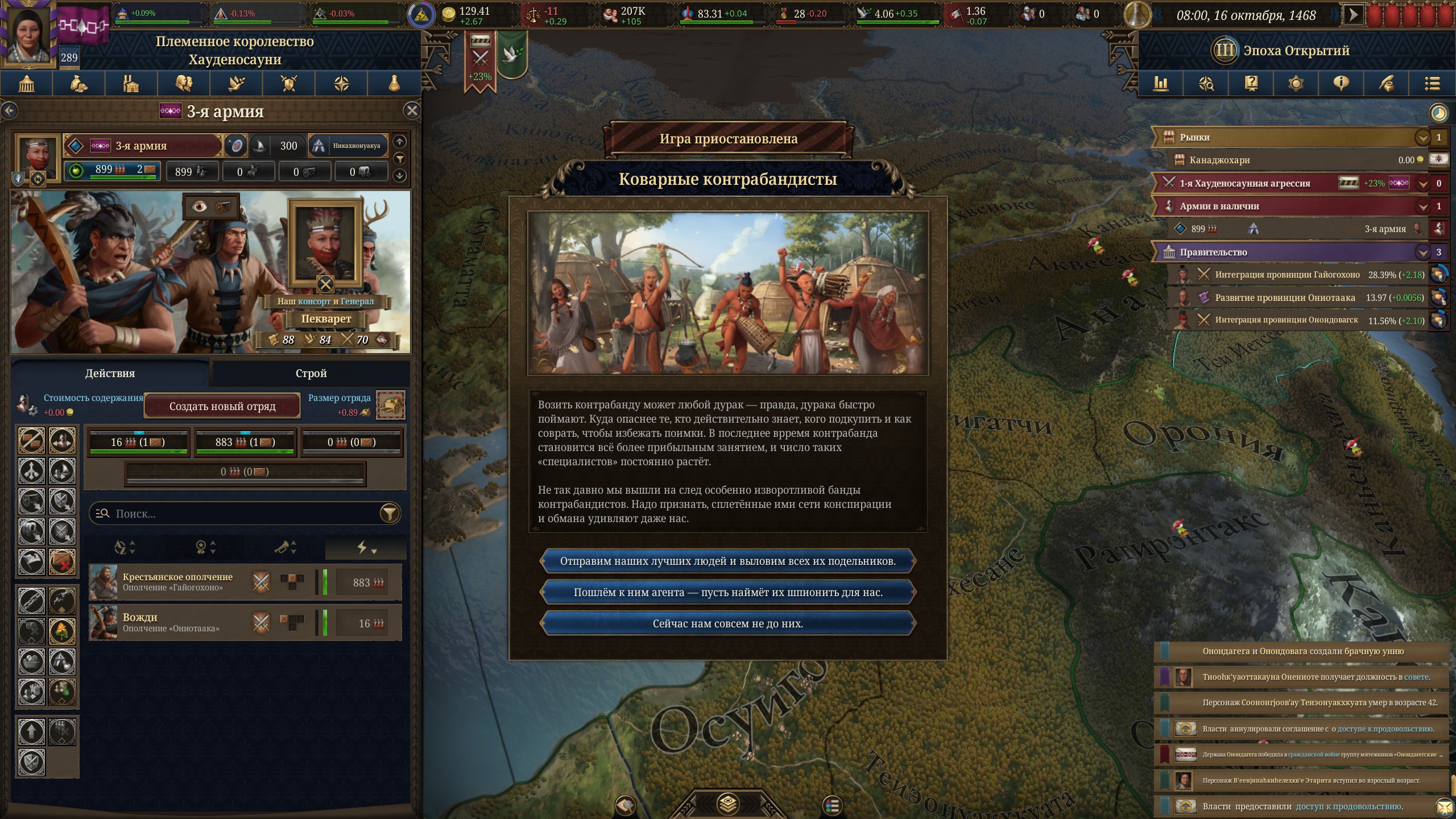Open the top-right list menu icon
Image resolution: width=1456 pixels, height=819 pixels.
1432,84
